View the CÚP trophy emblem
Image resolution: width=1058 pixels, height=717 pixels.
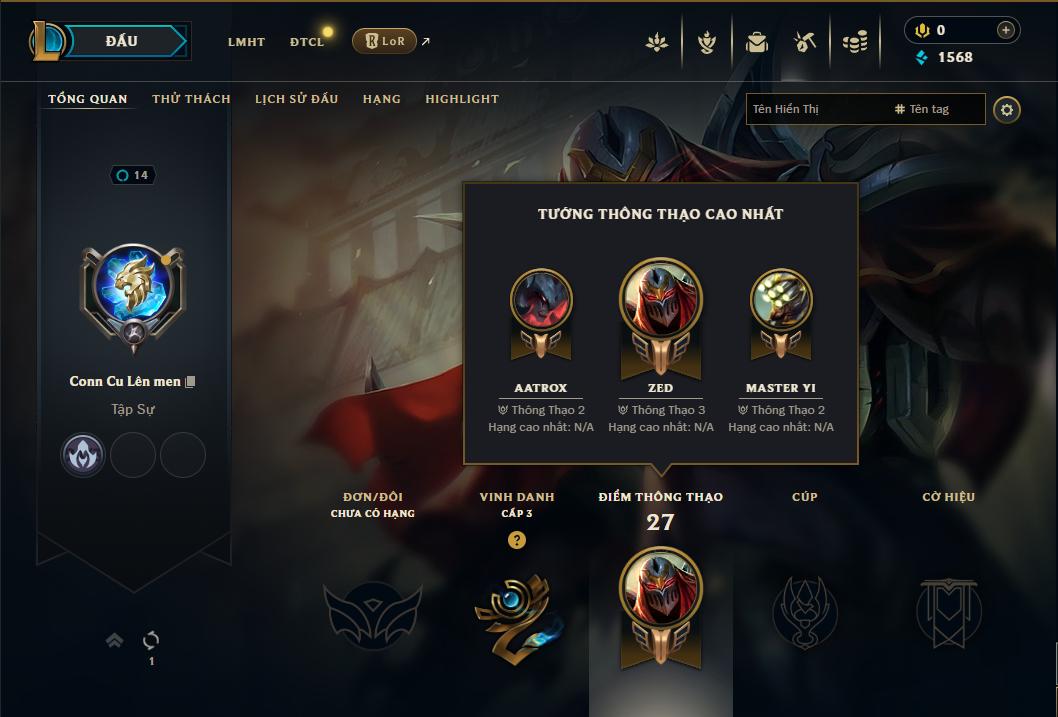pos(804,610)
